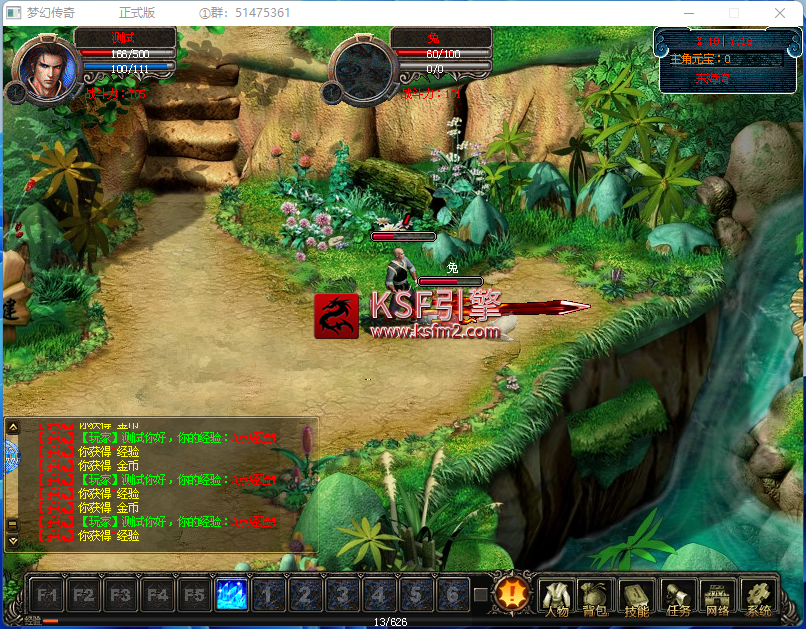The image size is (806, 629).
Task: Select the F1 hotkey slot
Action: pyautogui.click(x=46, y=595)
